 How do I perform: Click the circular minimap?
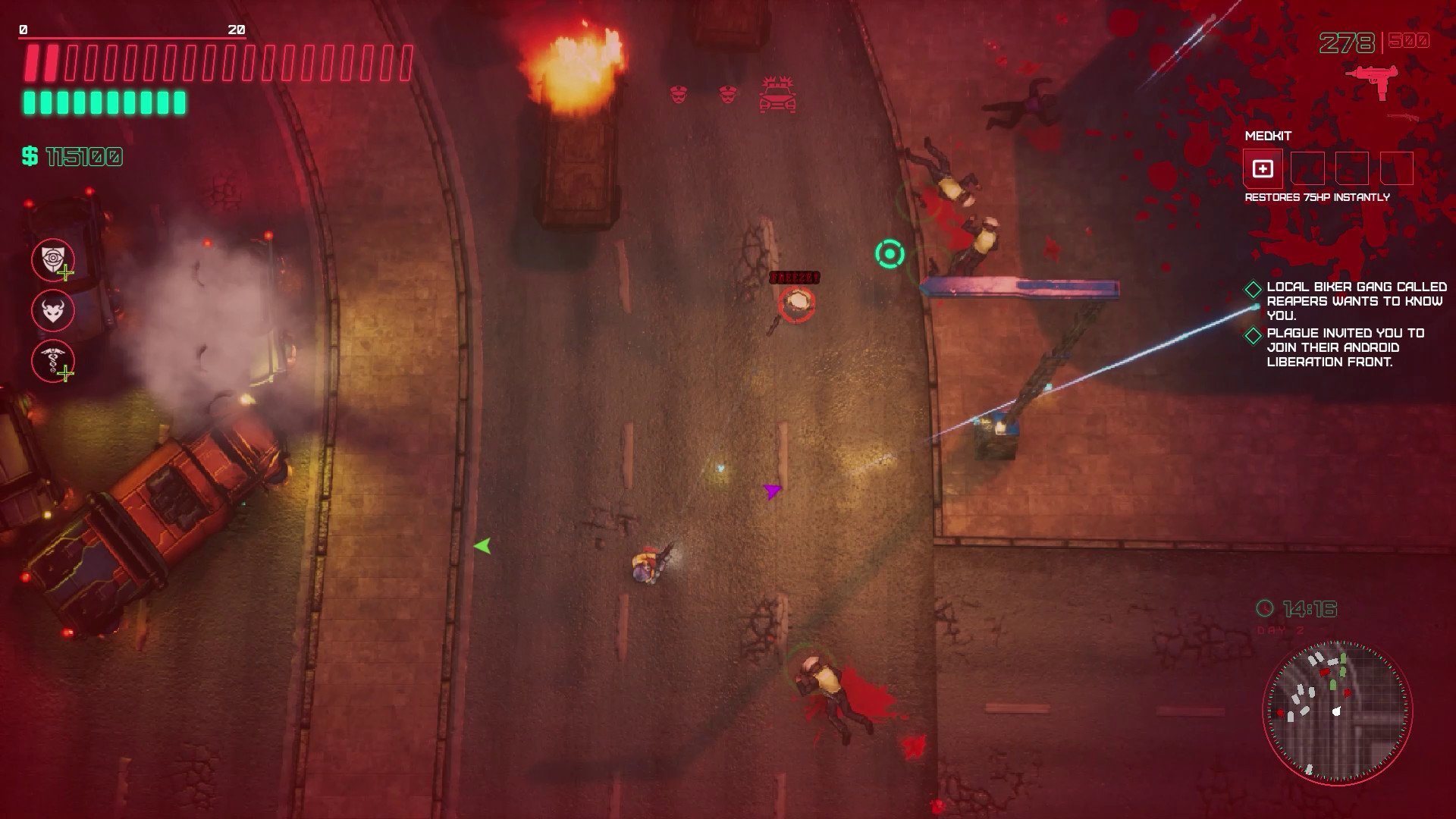point(1337,711)
